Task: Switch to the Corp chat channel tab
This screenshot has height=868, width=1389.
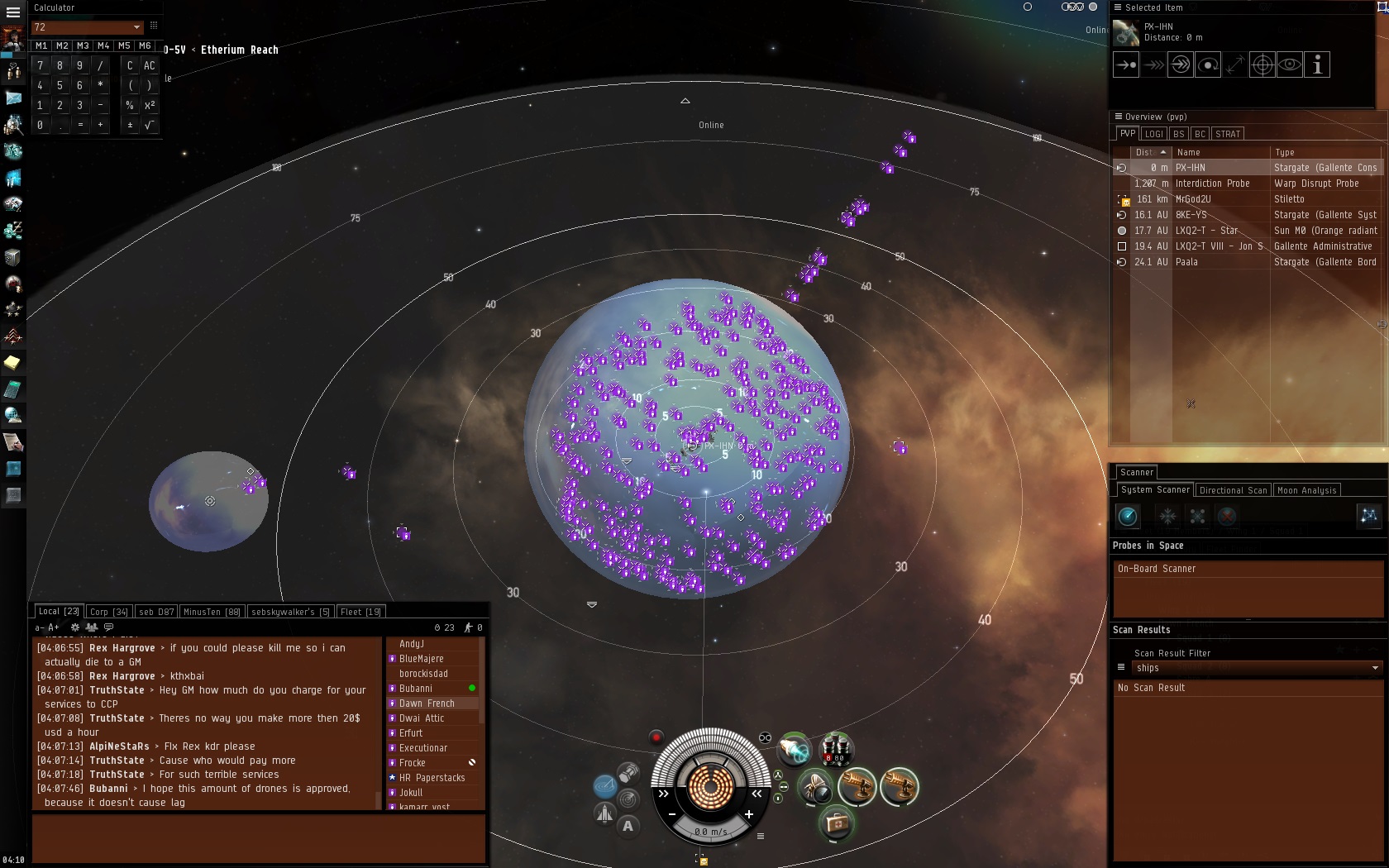Action: pyautogui.click(x=108, y=612)
